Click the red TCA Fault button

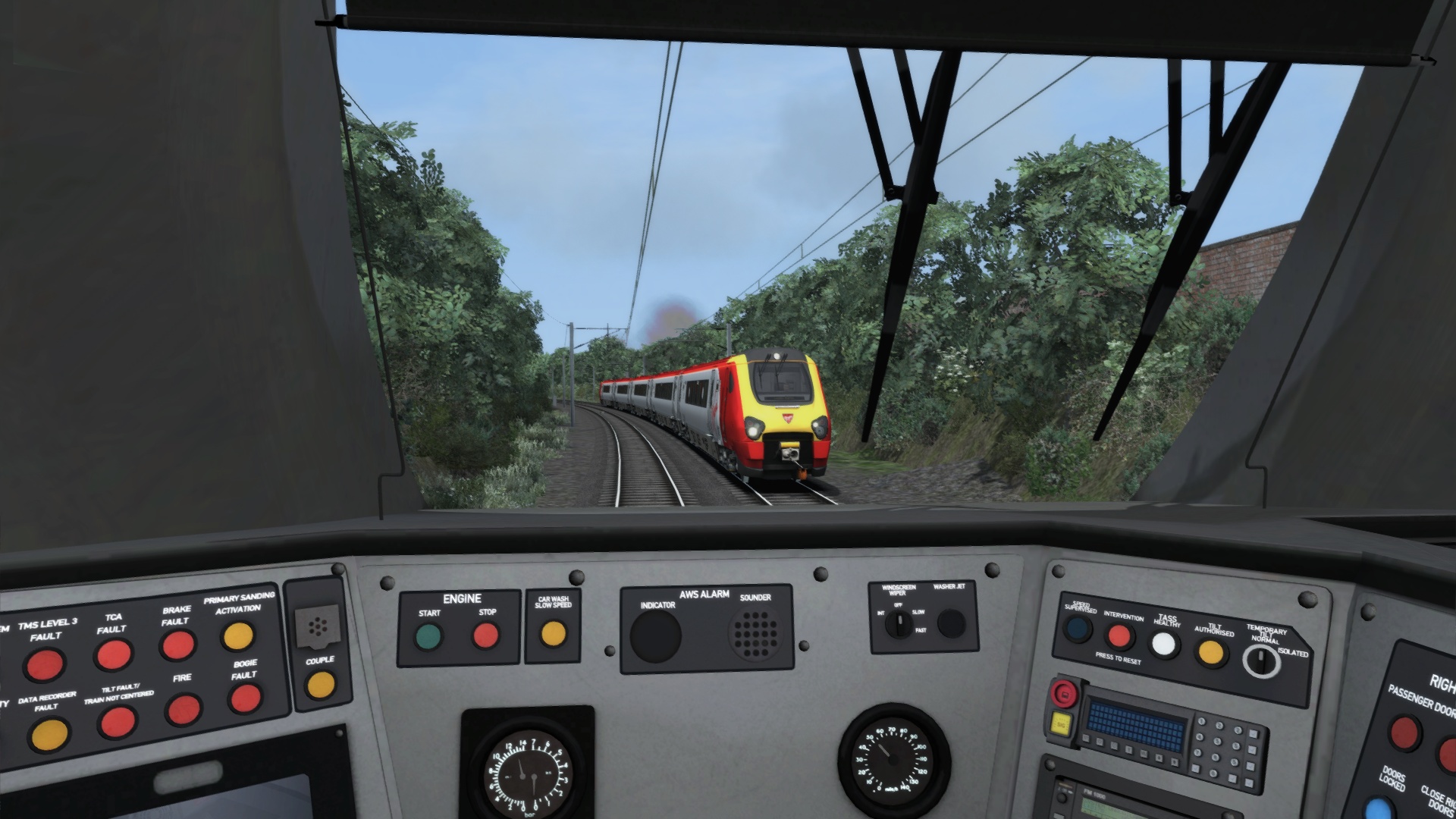[114, 654]
